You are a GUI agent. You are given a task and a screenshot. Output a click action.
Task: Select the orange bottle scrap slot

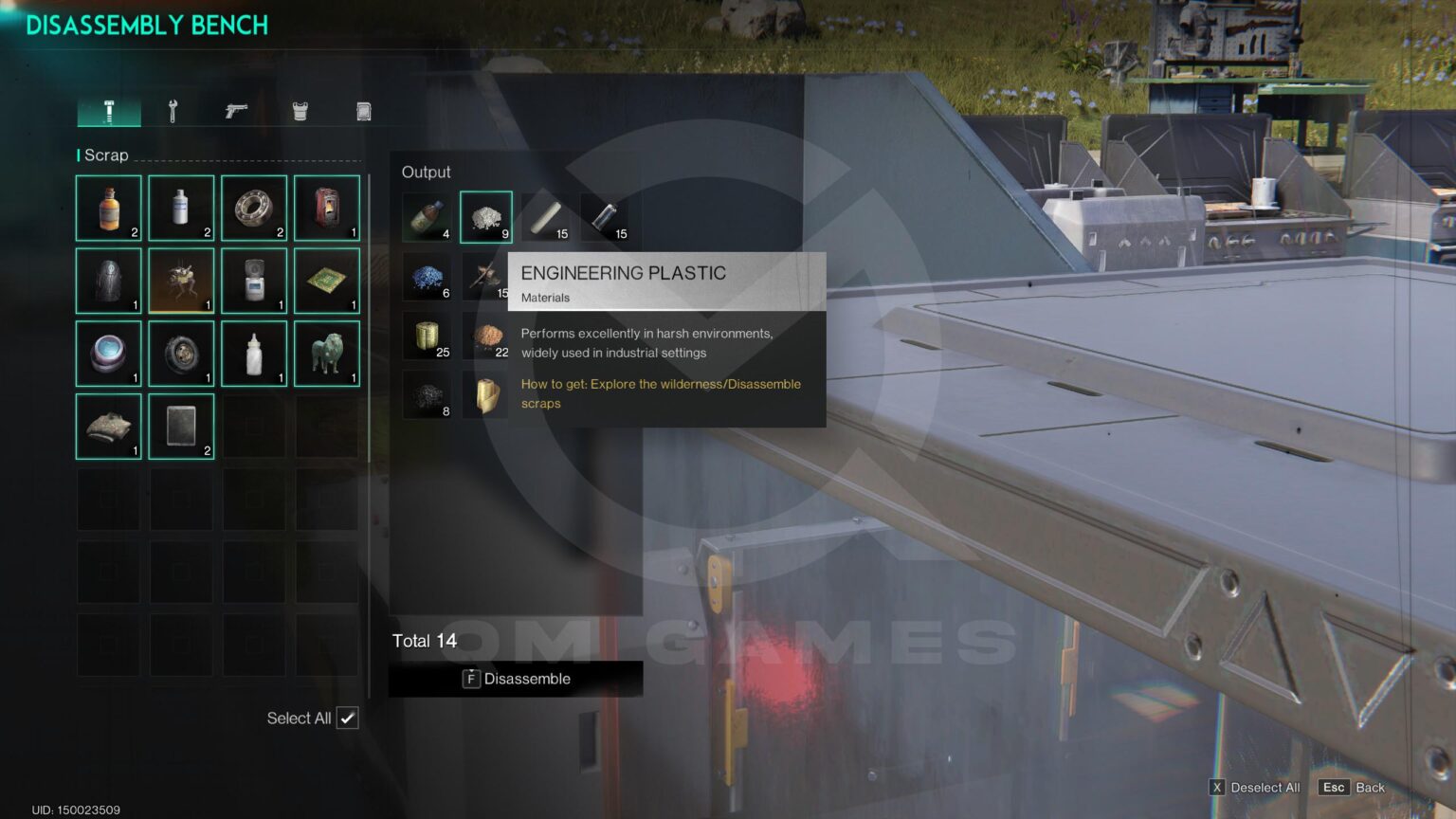tap(109, 208)
